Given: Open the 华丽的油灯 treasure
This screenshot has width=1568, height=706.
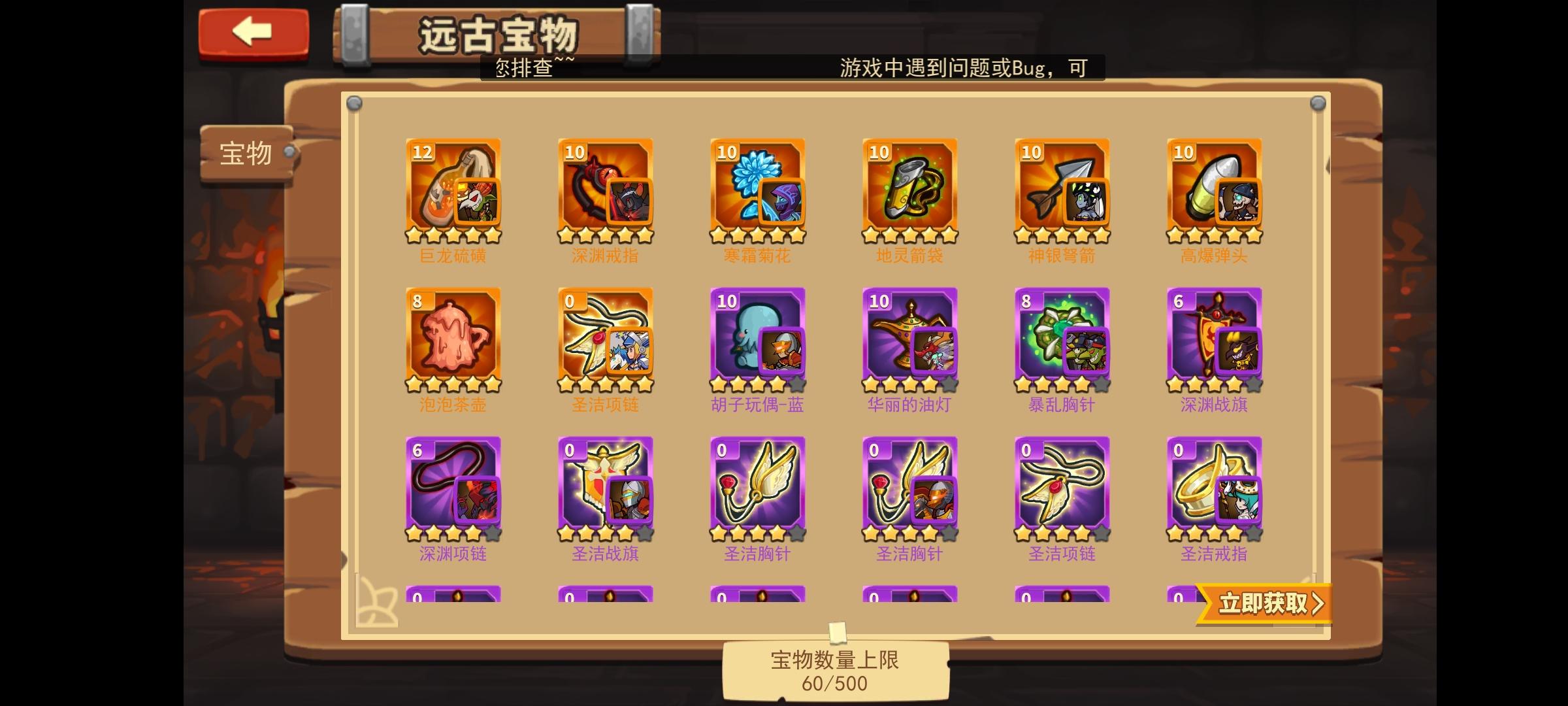Looking at the screenshot, I should point(909,340).
